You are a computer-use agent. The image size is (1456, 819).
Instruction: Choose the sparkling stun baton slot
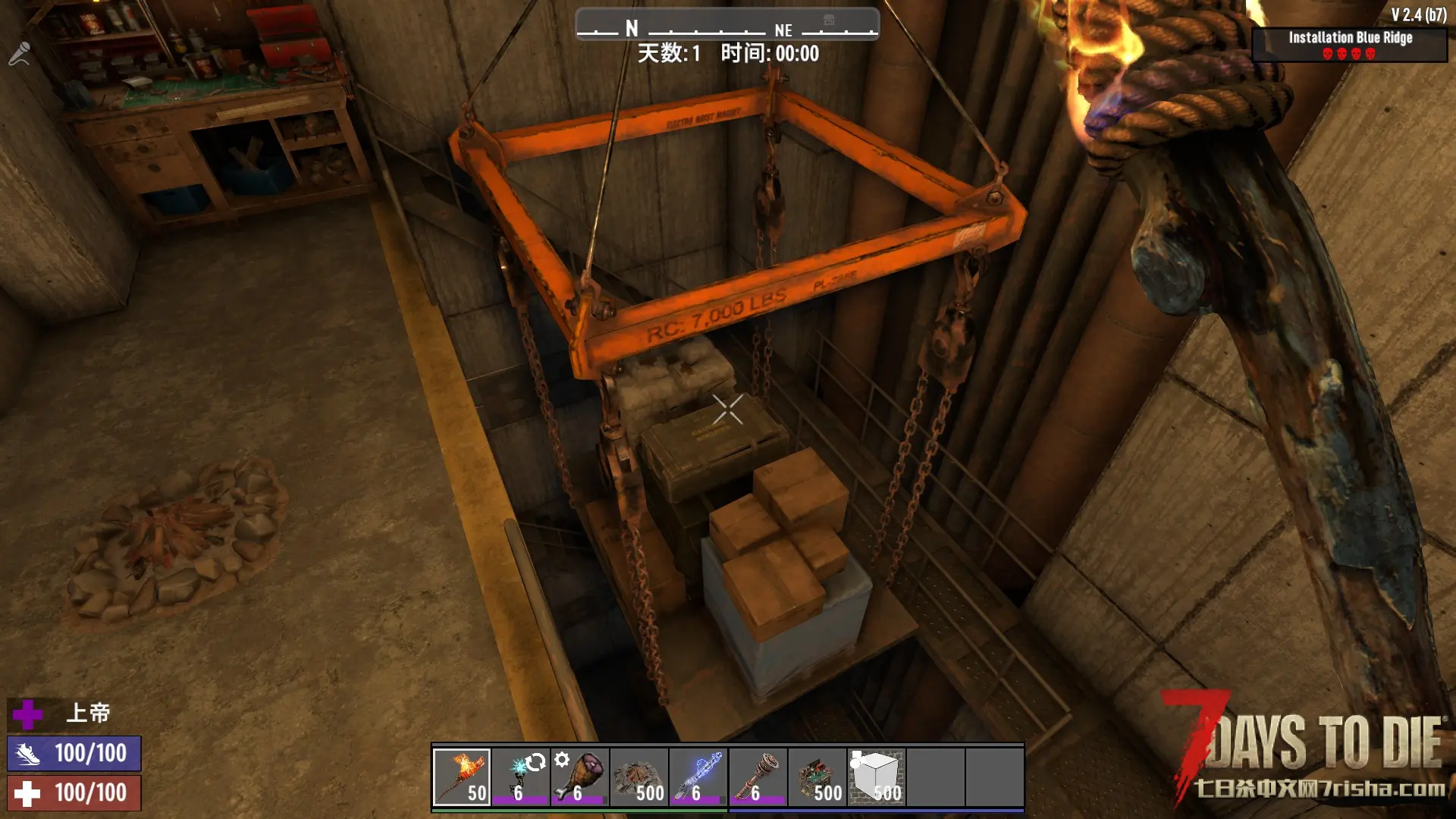pyautogui.click(x=521, y=777)
